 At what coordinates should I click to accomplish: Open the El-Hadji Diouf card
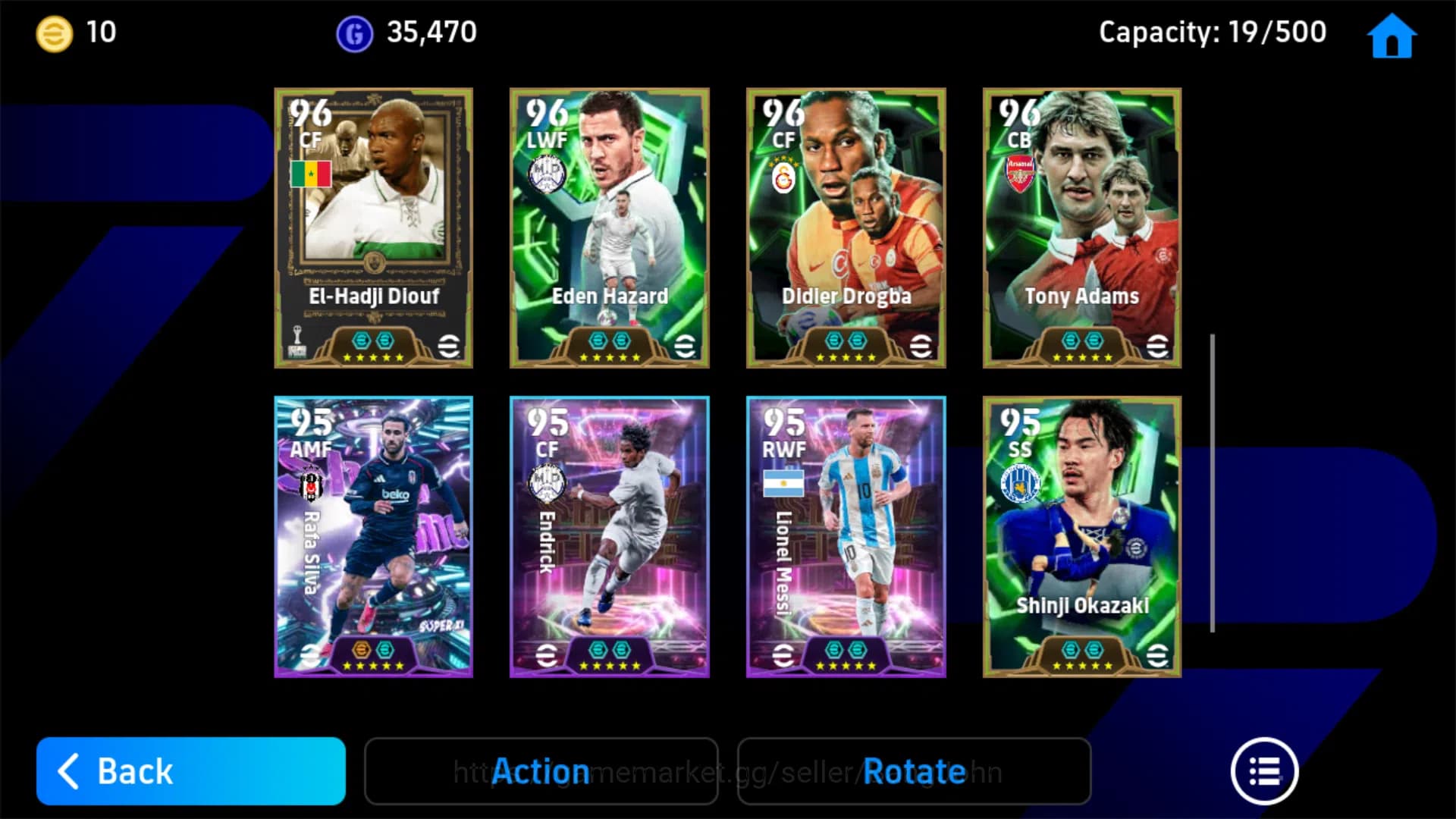coord(373,227)
